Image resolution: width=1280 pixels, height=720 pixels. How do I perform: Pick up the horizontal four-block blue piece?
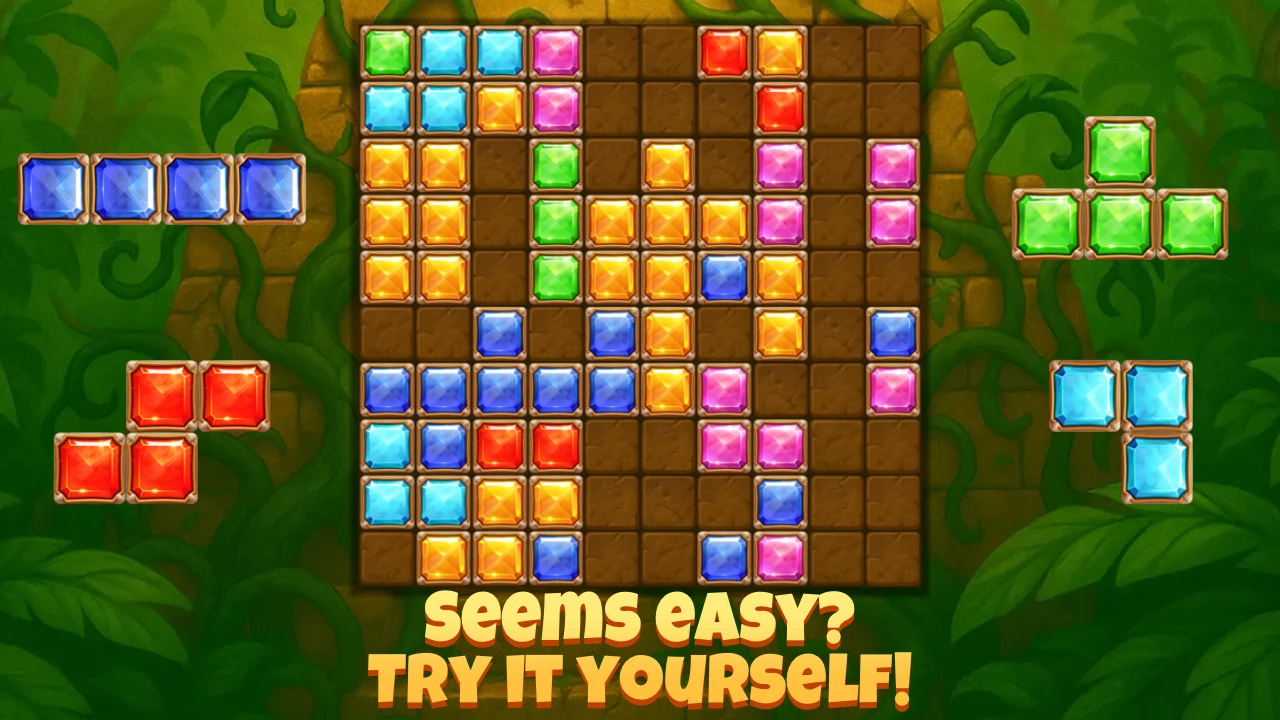(160, 187)
